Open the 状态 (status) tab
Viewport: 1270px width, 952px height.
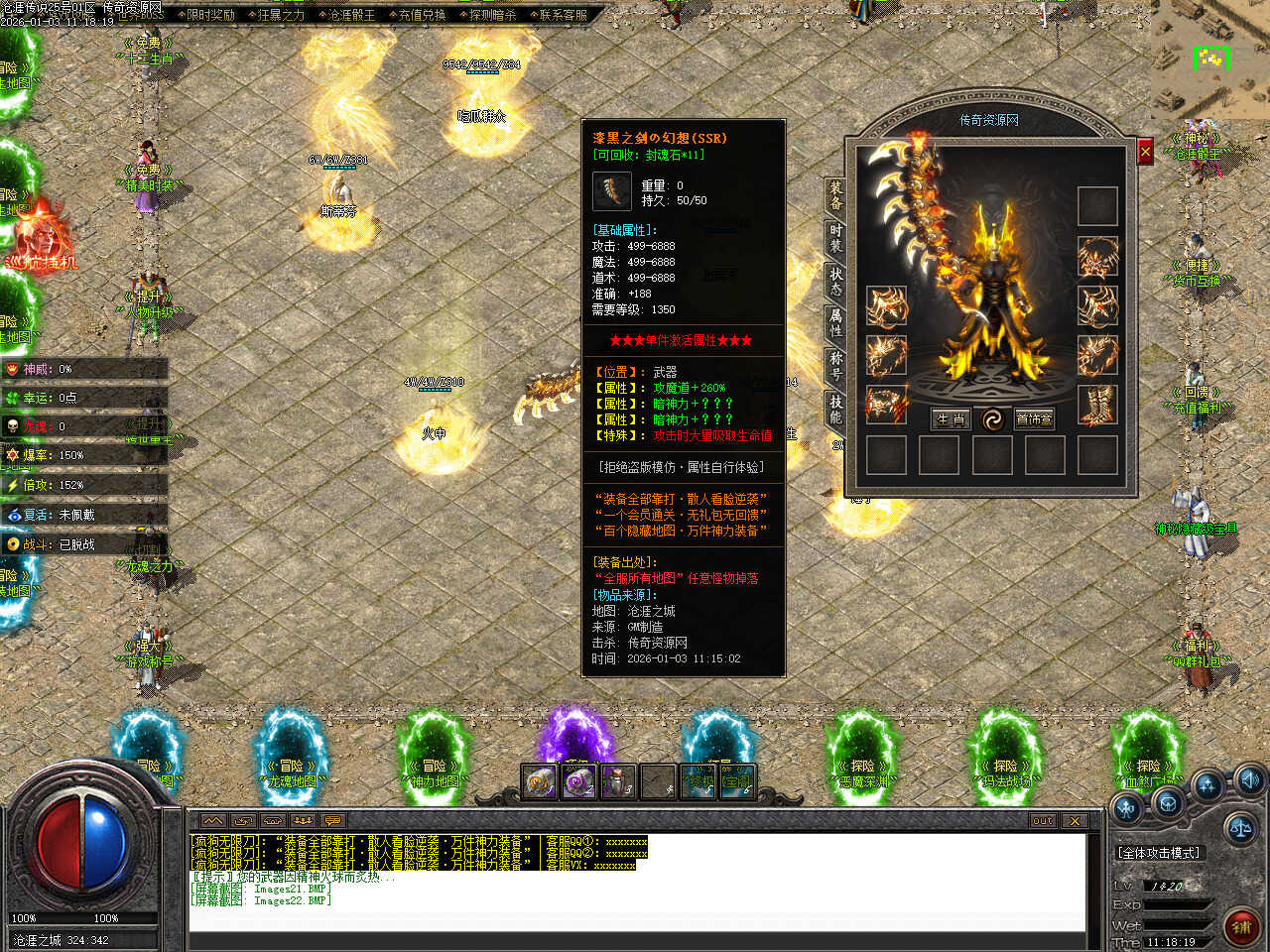click(x=835, y=282)
